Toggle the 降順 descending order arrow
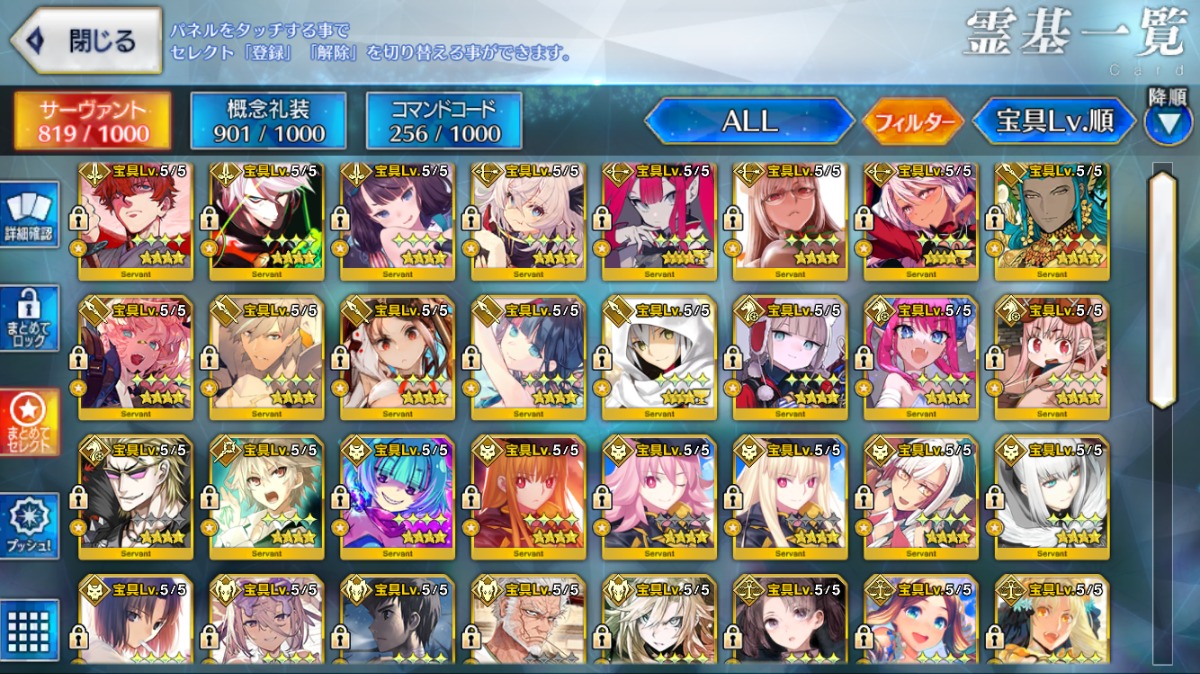 click(x=1167, y=123)
